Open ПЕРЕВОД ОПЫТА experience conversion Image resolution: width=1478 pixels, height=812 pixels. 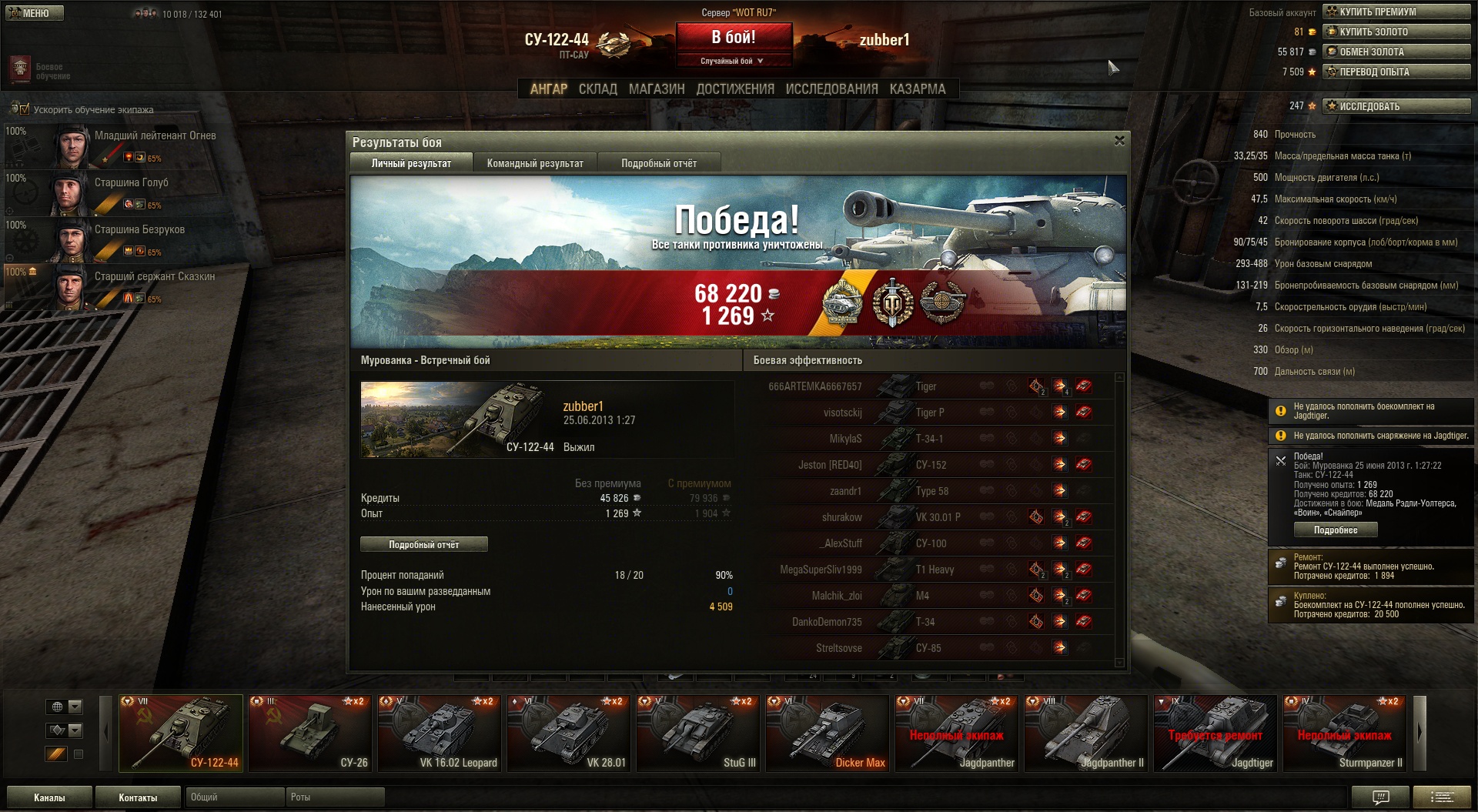[x=1396, y=72]
